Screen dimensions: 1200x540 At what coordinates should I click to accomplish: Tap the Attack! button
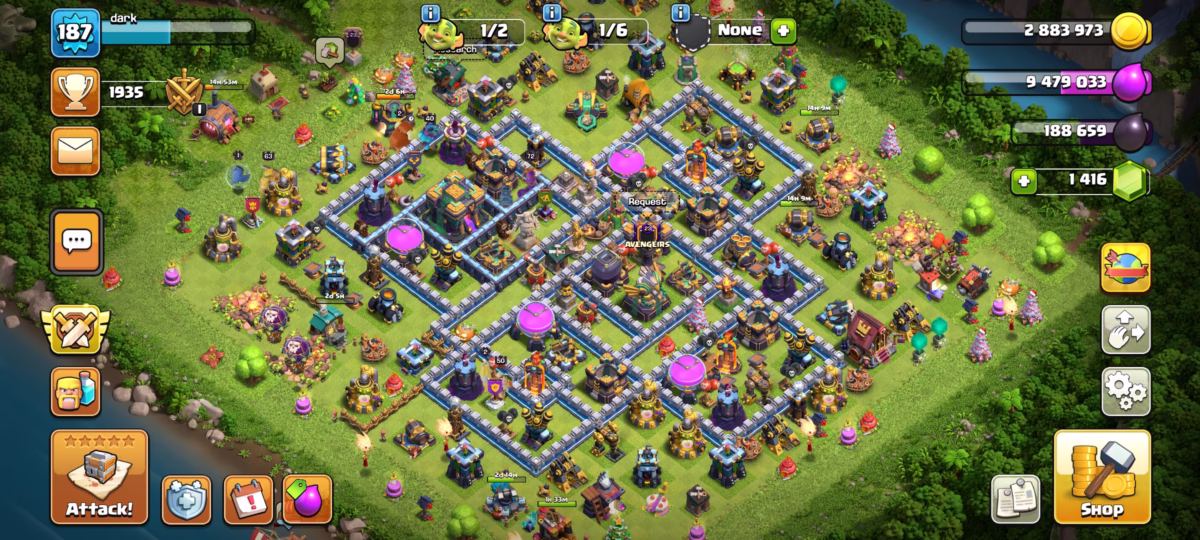pos(99,478)
